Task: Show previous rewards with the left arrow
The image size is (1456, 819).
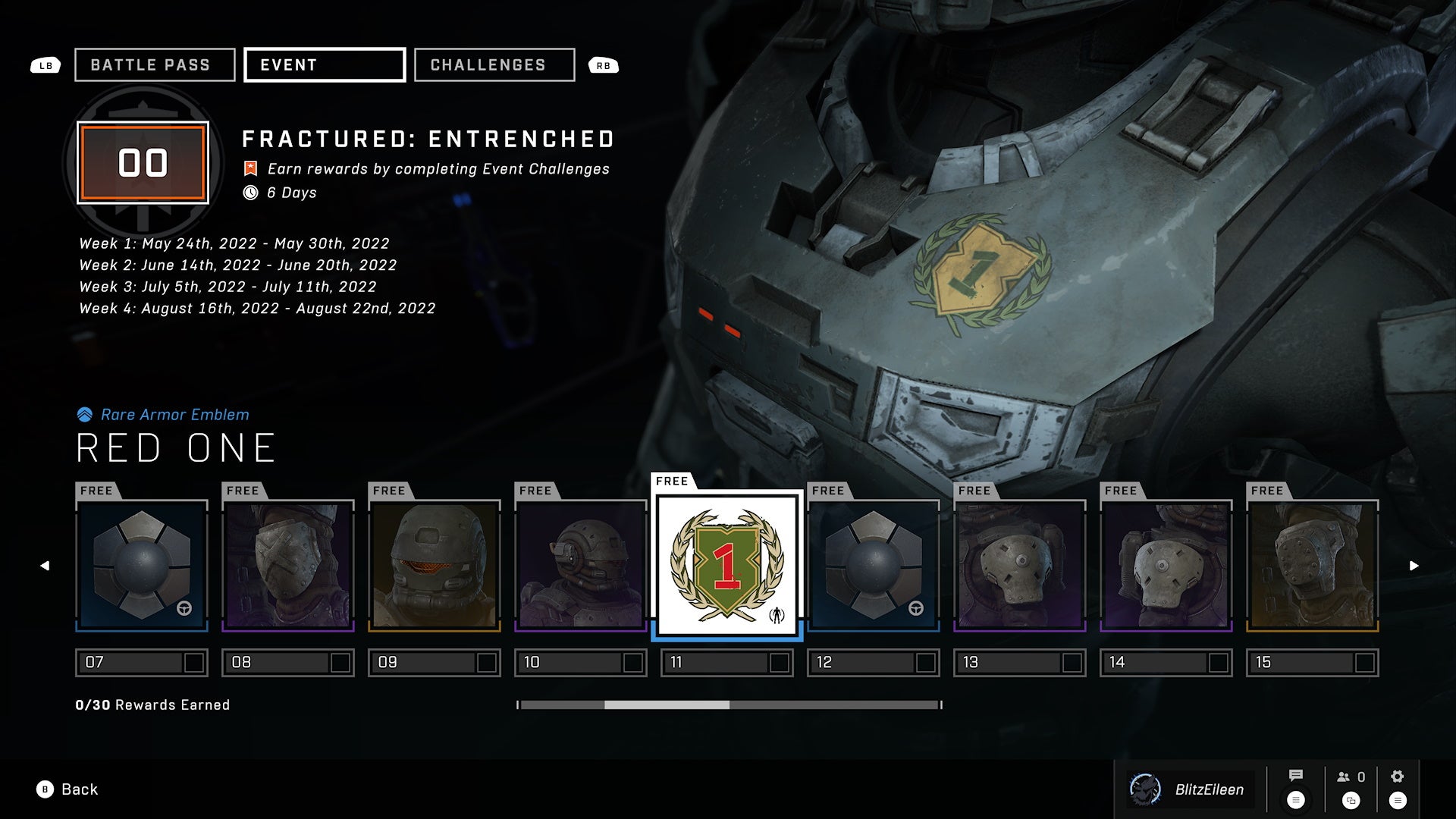Action: tap(45, 566)
